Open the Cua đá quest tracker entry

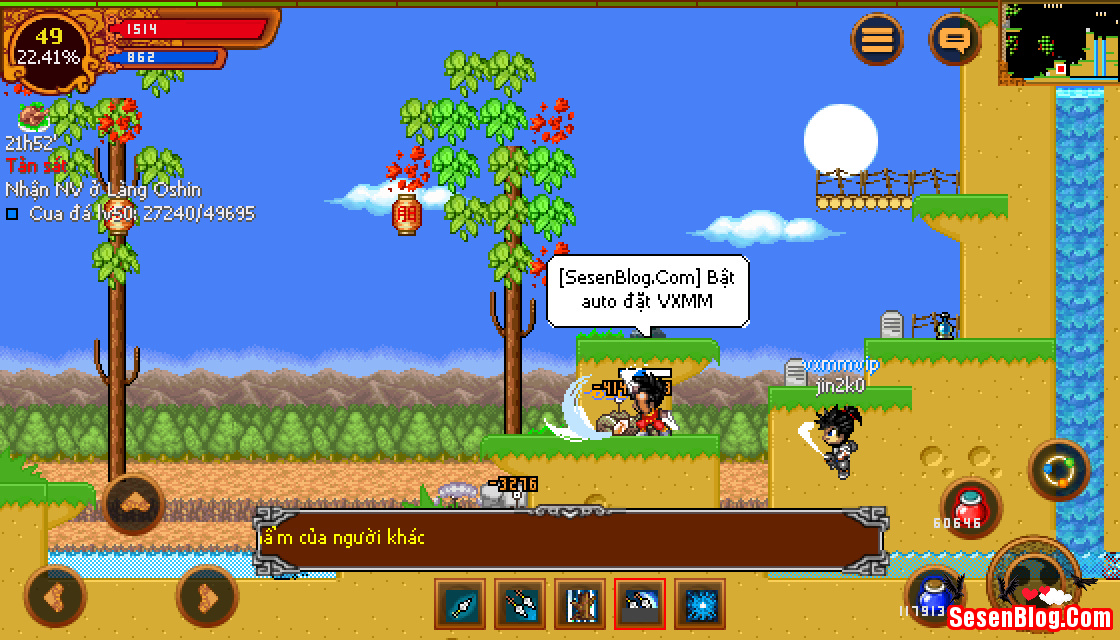click(130, 213)
